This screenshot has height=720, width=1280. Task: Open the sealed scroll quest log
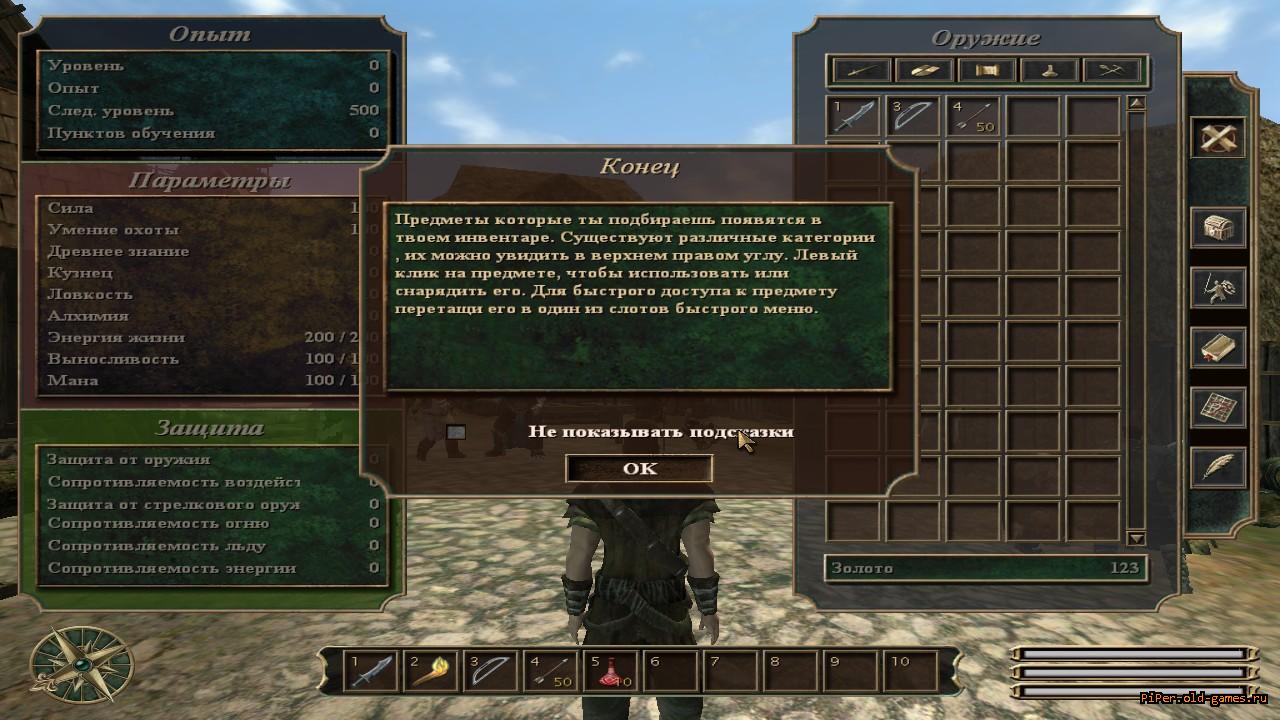point(1217,348)
